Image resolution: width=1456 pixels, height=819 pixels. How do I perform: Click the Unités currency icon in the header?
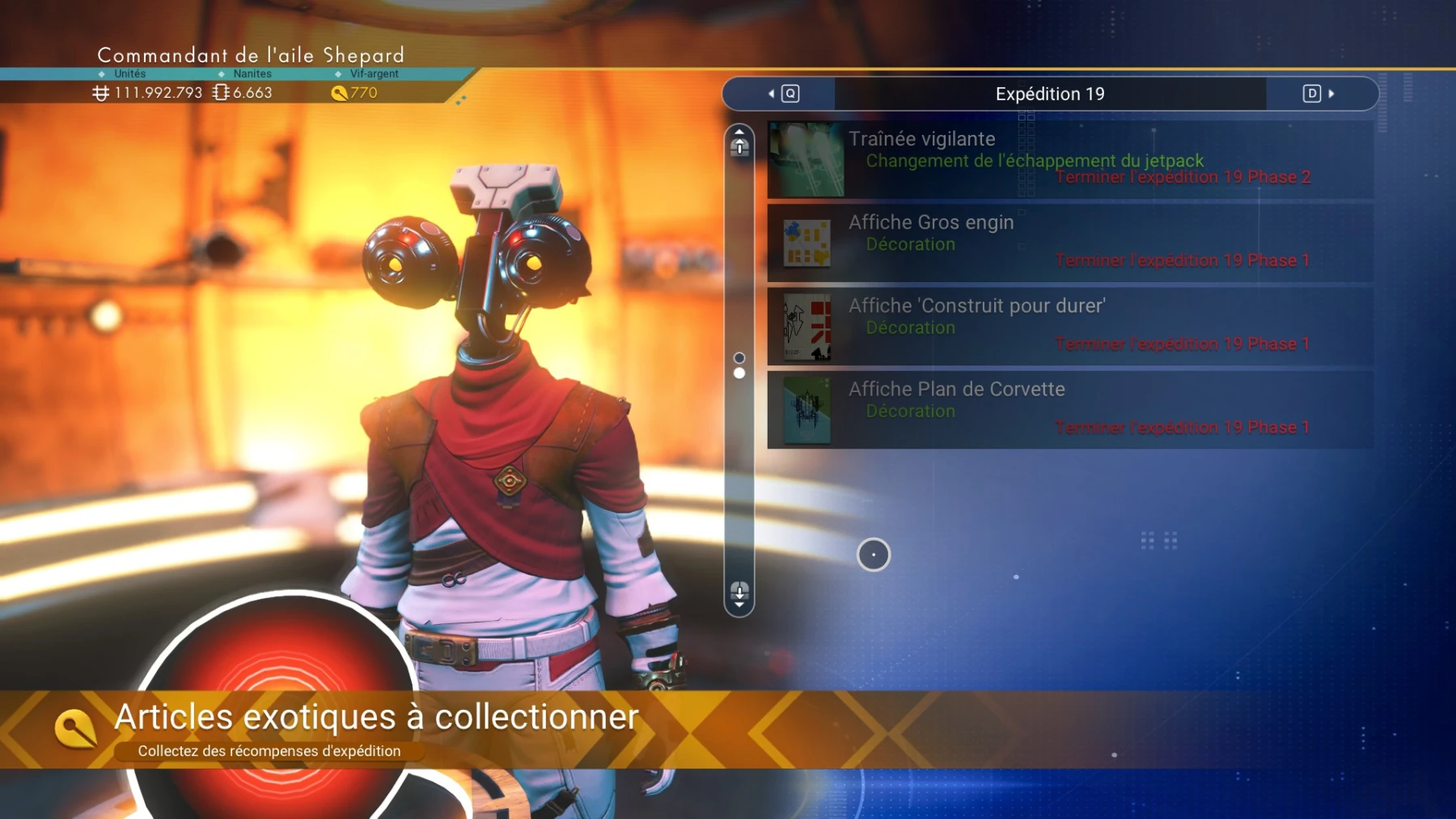99,92
